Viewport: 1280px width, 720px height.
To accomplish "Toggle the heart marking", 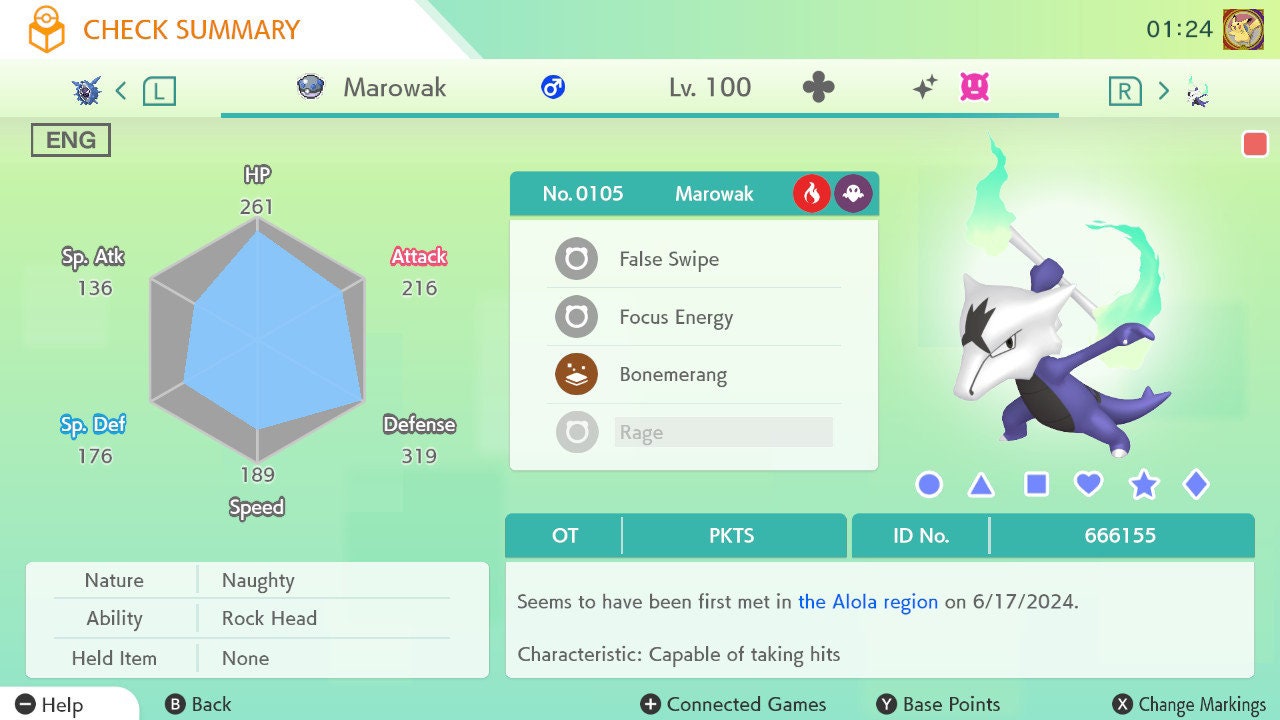I will pos(1088,485).
